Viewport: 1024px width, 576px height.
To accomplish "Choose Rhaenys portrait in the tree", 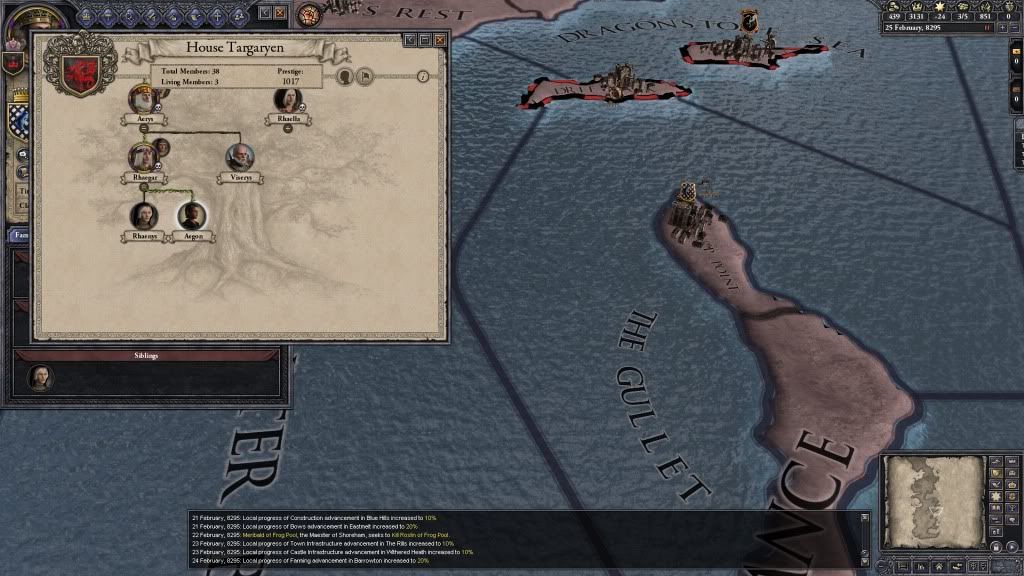I will (x=144, y=215).
